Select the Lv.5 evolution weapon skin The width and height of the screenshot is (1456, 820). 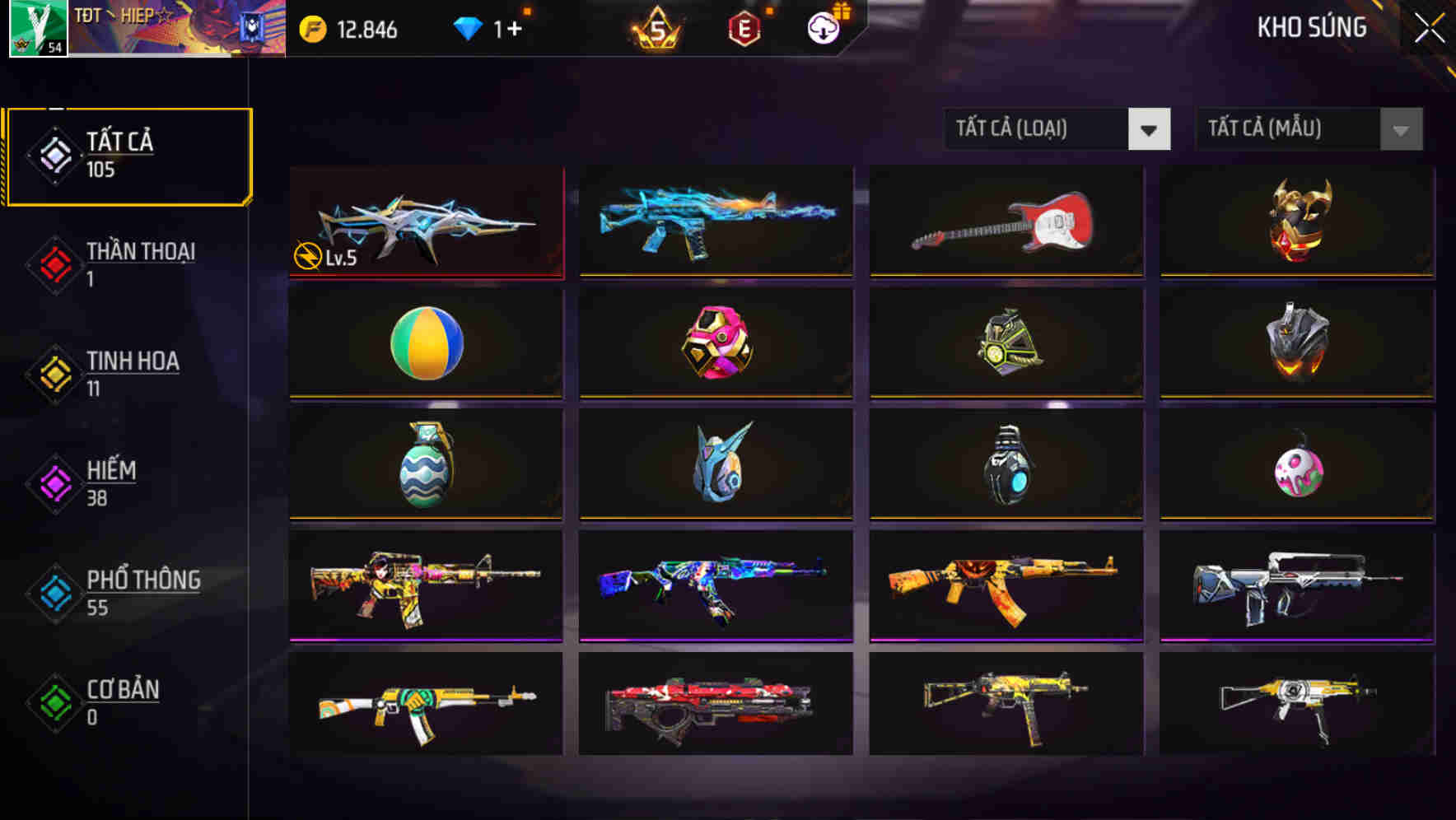click(x=425, y=222)
